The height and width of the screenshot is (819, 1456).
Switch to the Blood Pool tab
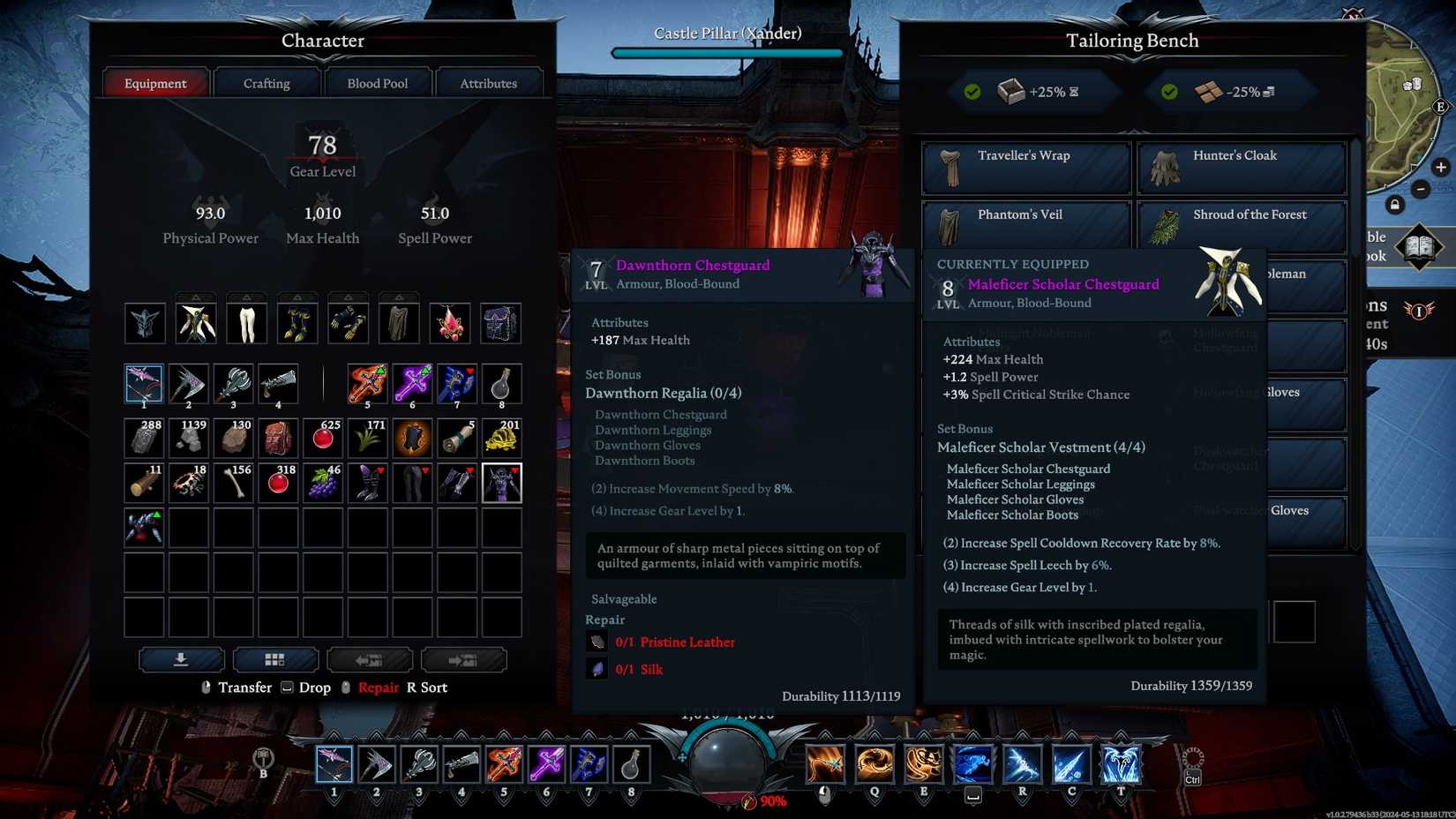pyautogui.click(x=378, y=82)
